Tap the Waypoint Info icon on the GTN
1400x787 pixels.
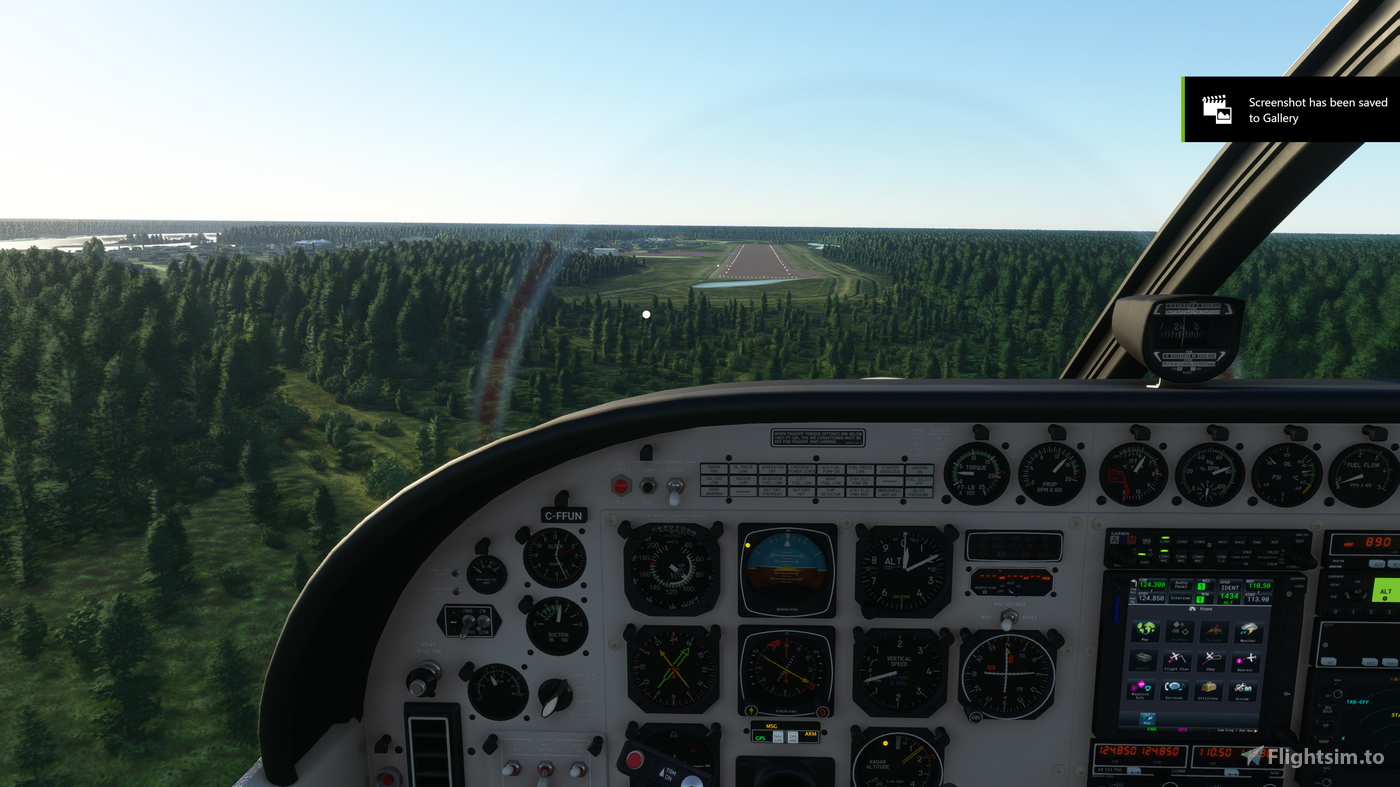pos(1140,690)
